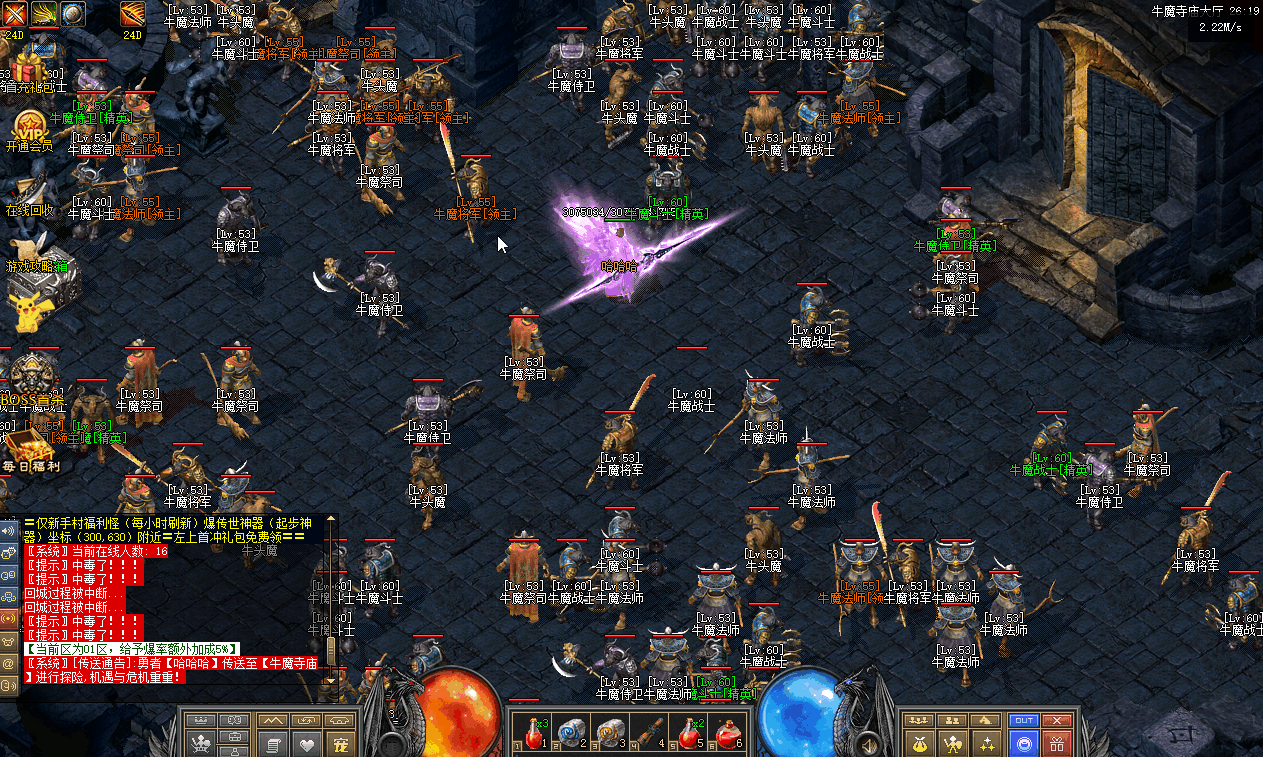Use the blue swirl scroll in slot 2
The width and height of the screenshot is (1263, 757).
pyautogui.click(x=571, y=733)
